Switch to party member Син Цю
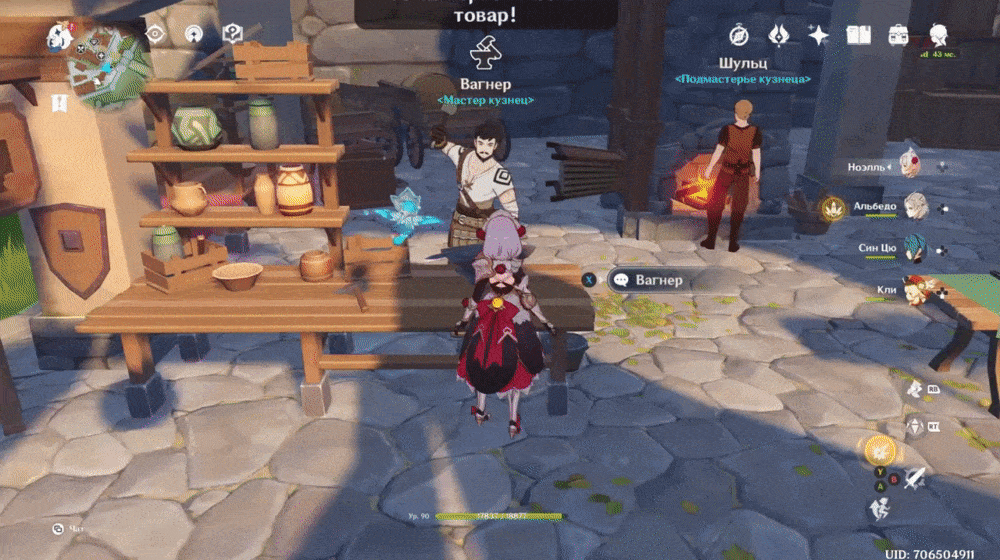The height and width of the screenshot is (560, 1000). 915,248
